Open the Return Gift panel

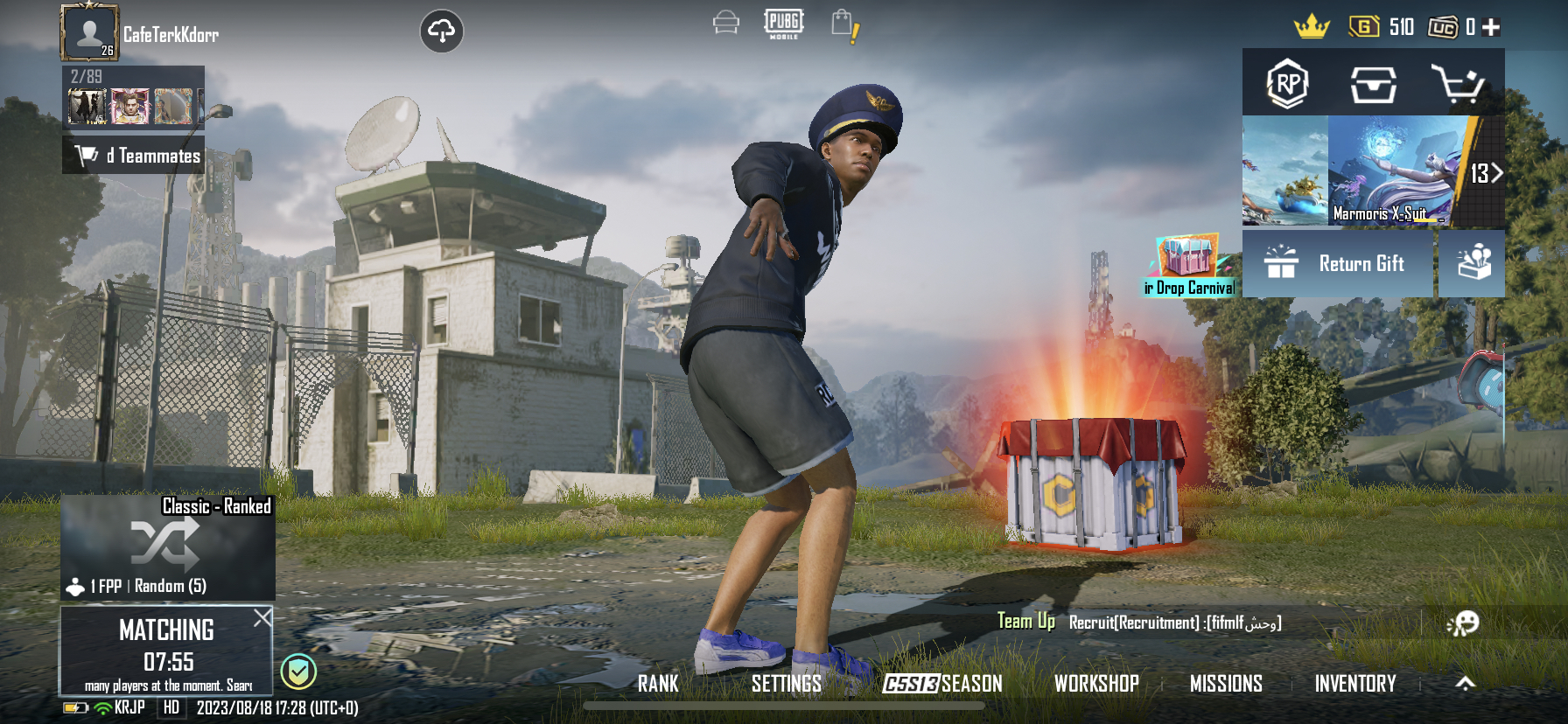click(1339, 264)
